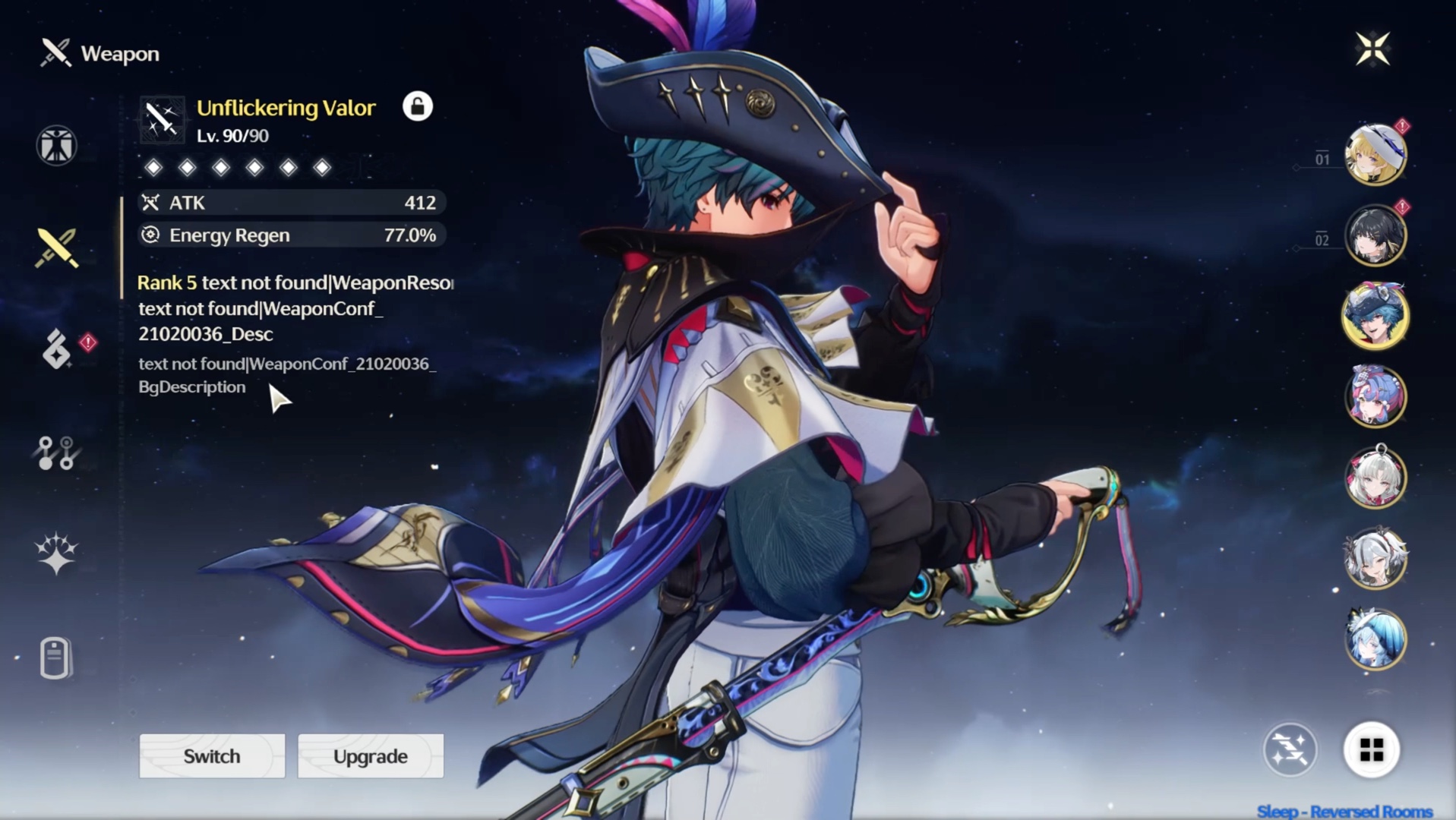
Task: Click the Unflickering Valor weapon icon
Action: 162,120
